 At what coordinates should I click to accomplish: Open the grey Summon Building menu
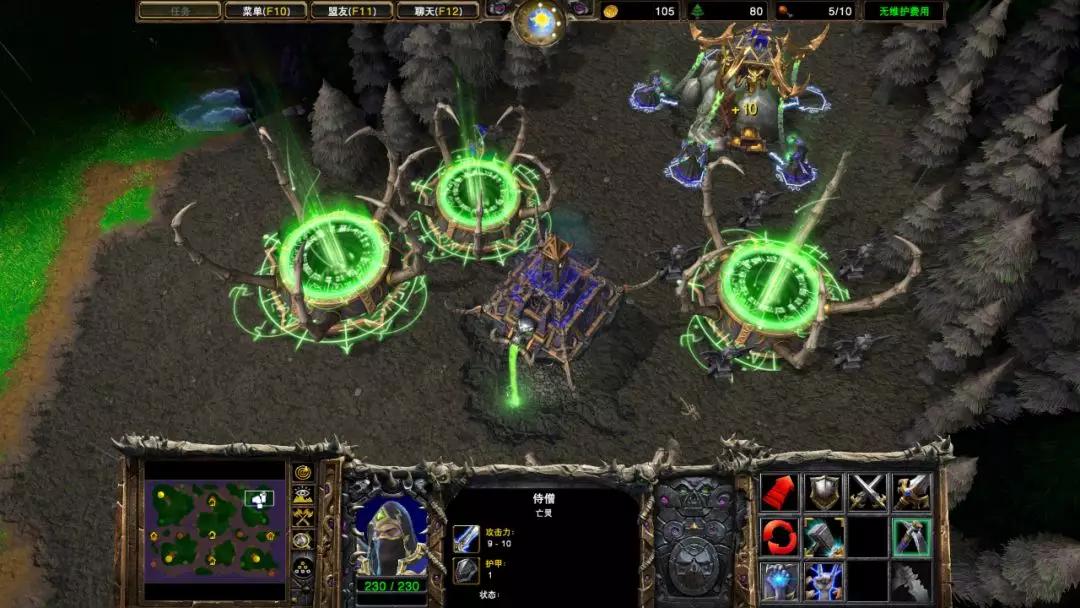click(x=911, y=581)
